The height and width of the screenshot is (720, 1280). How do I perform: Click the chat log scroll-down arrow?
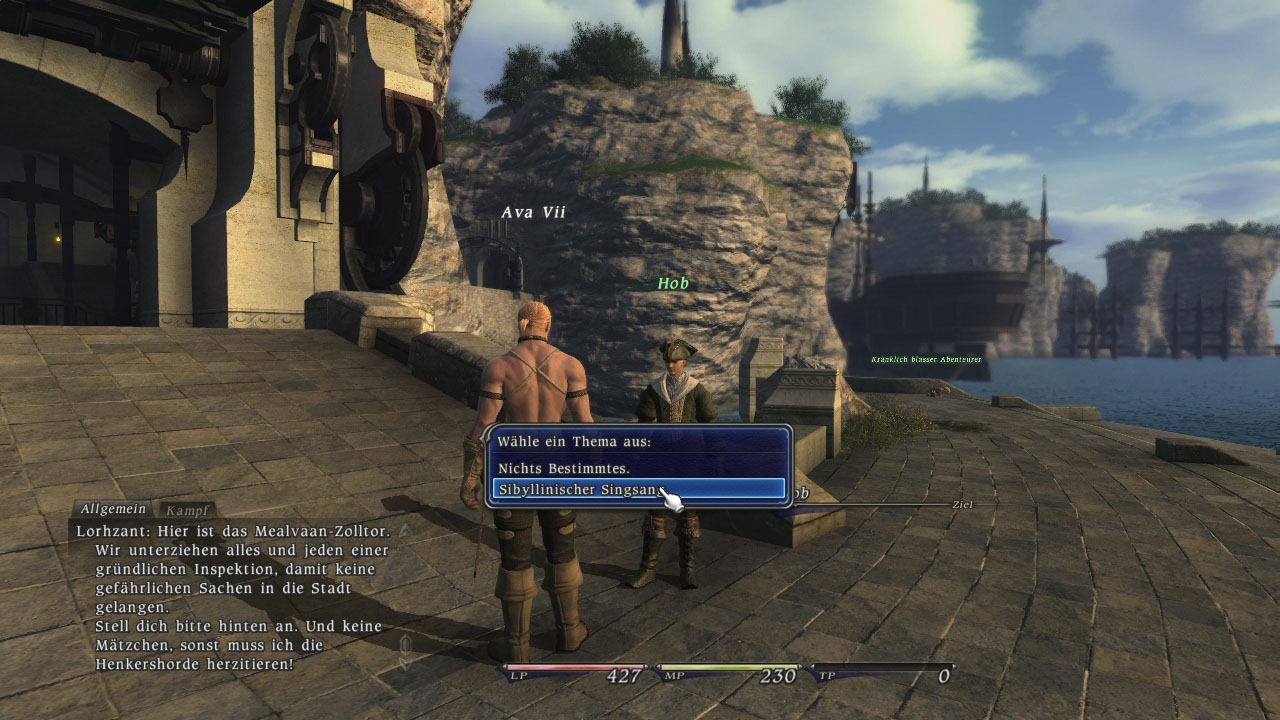tap(405, 663)
